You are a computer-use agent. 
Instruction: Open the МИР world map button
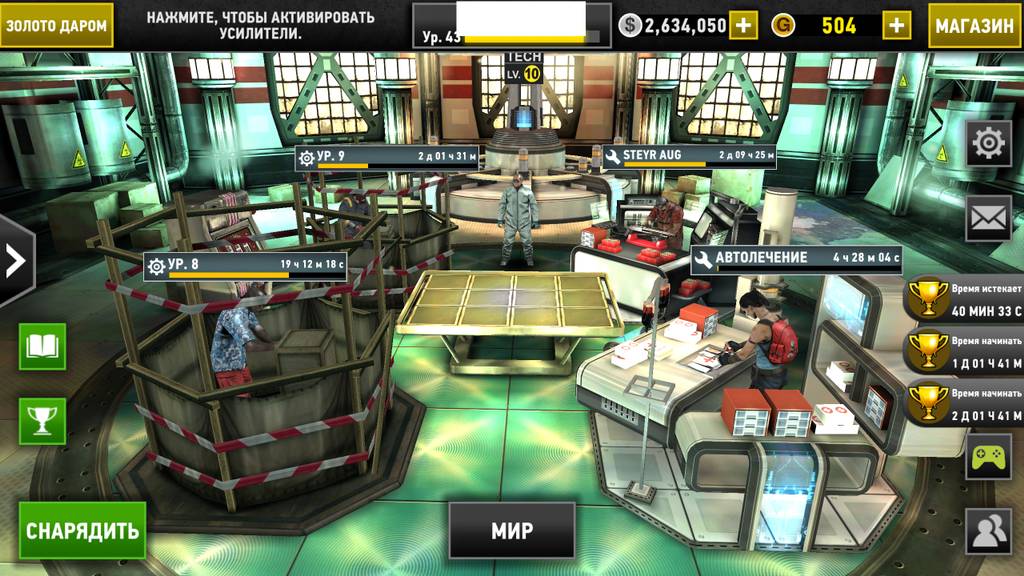pos(512,530)
